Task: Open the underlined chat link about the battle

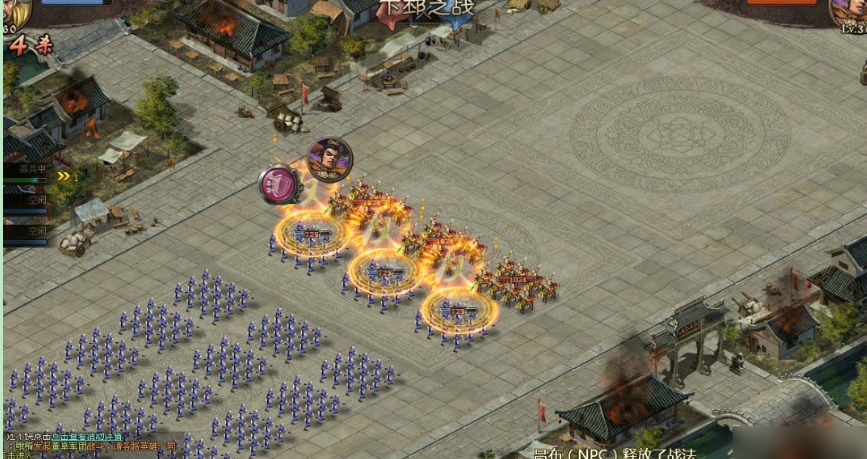Action: coord(89,437)
